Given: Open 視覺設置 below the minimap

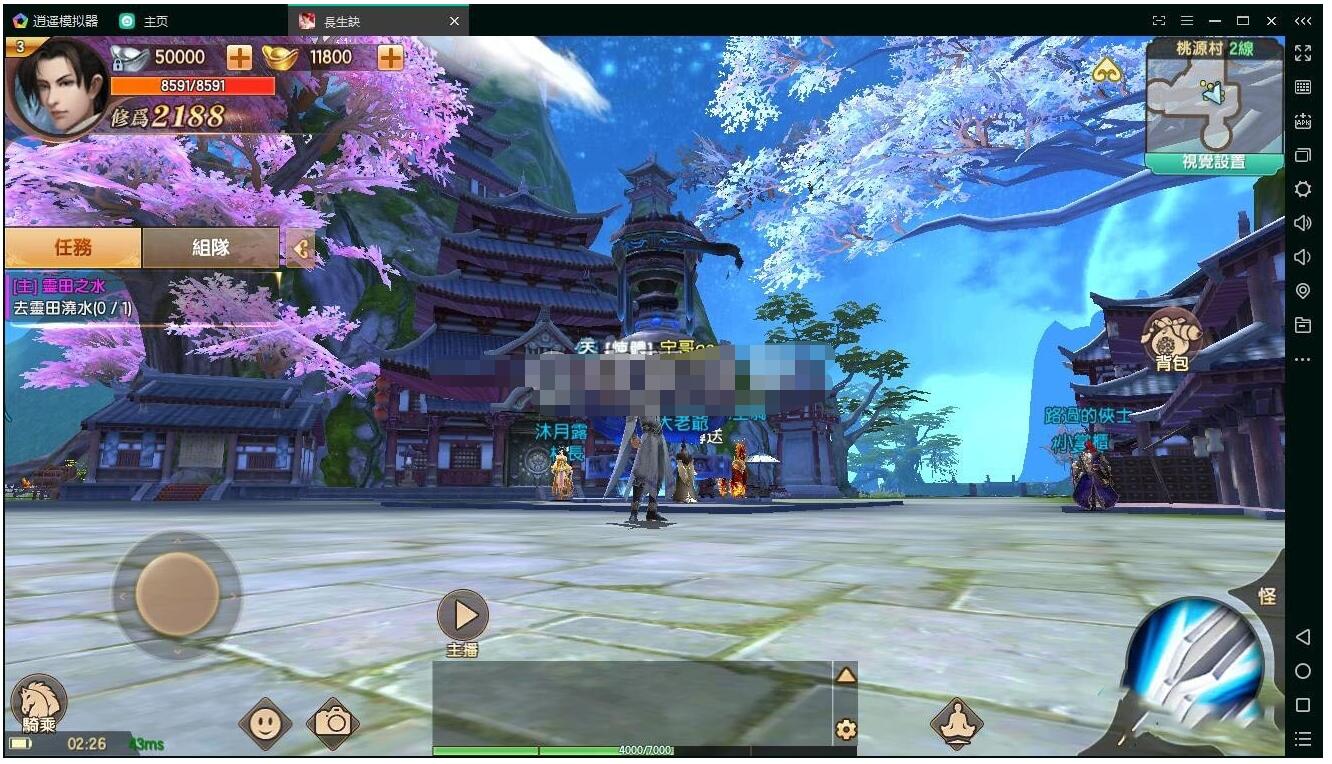Looking at the screenshot, I should pyautogui.click(x=1213, y=161).
